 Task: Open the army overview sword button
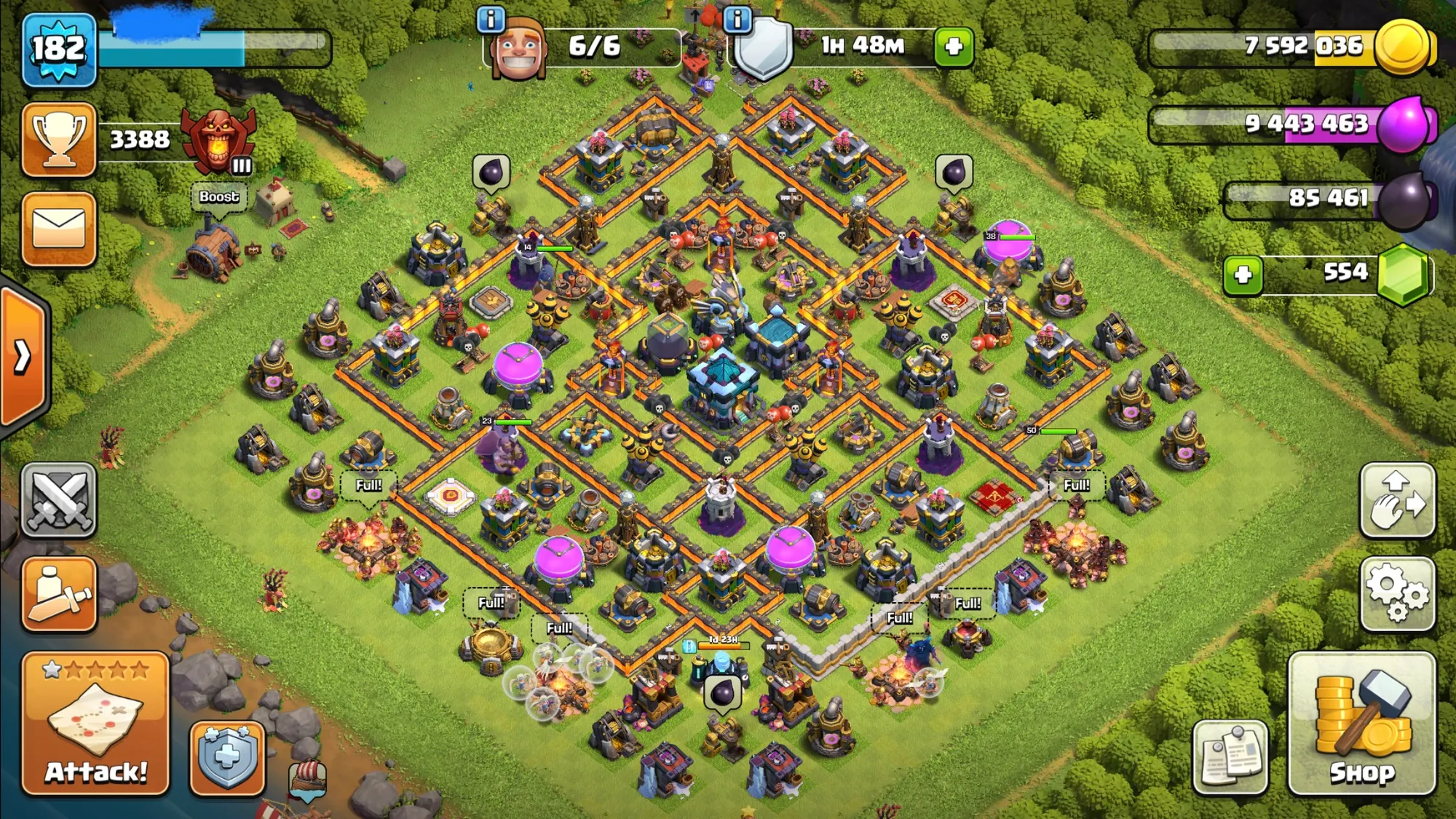coord(59,593)
